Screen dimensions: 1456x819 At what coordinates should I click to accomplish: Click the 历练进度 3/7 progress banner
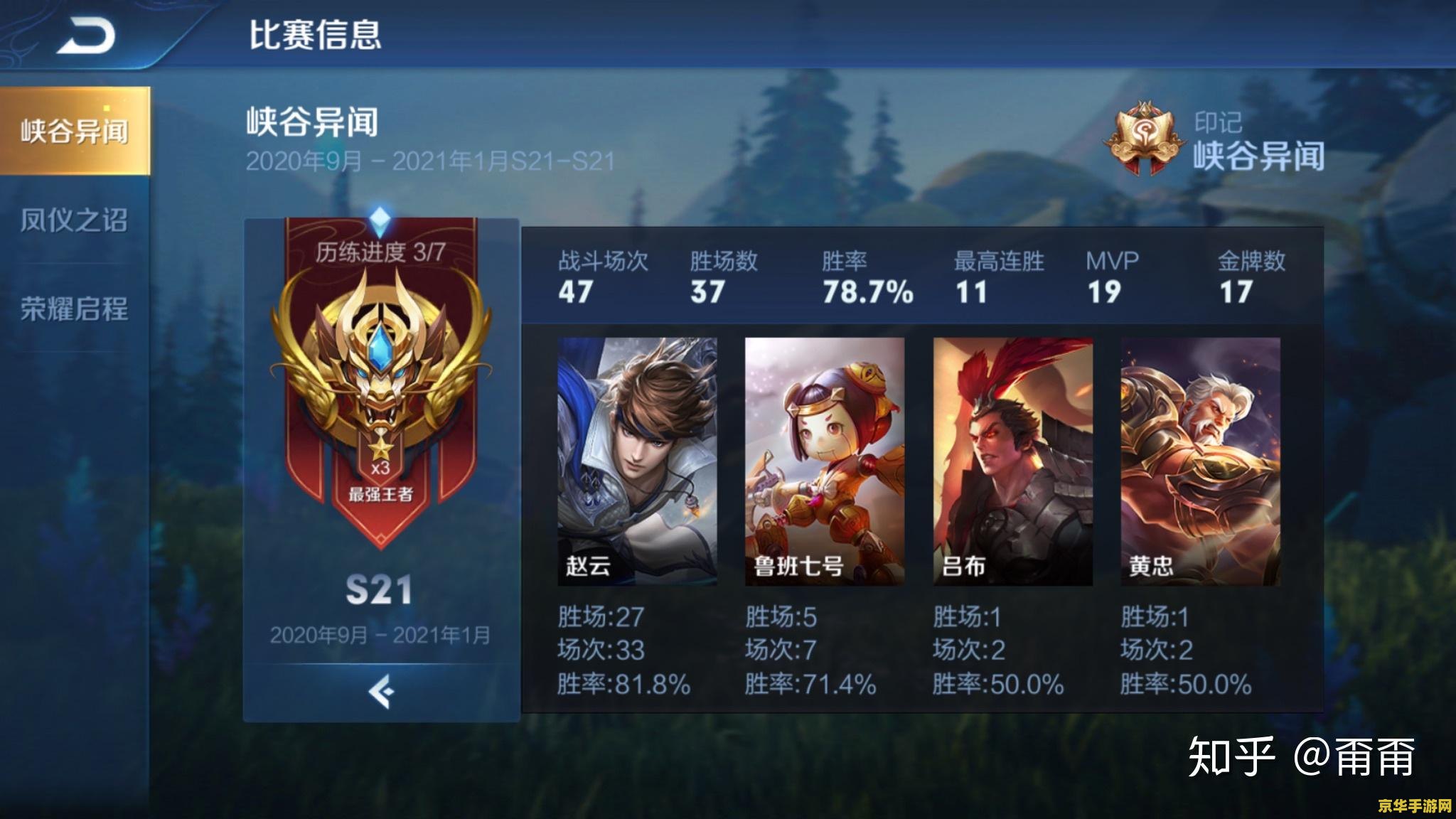[x=379, y=252]
